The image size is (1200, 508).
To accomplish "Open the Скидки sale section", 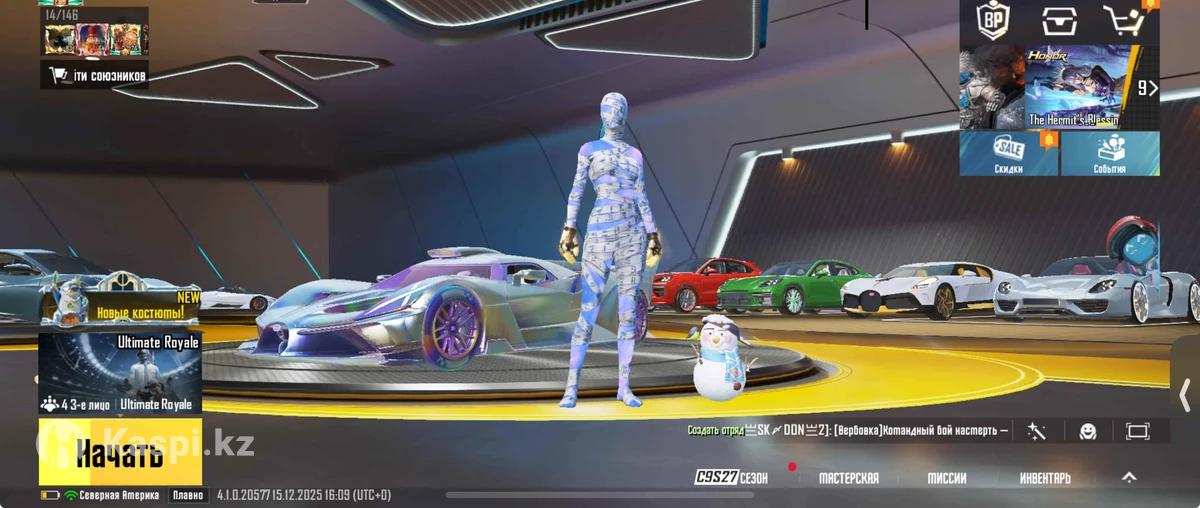I will click(1008, 154).
